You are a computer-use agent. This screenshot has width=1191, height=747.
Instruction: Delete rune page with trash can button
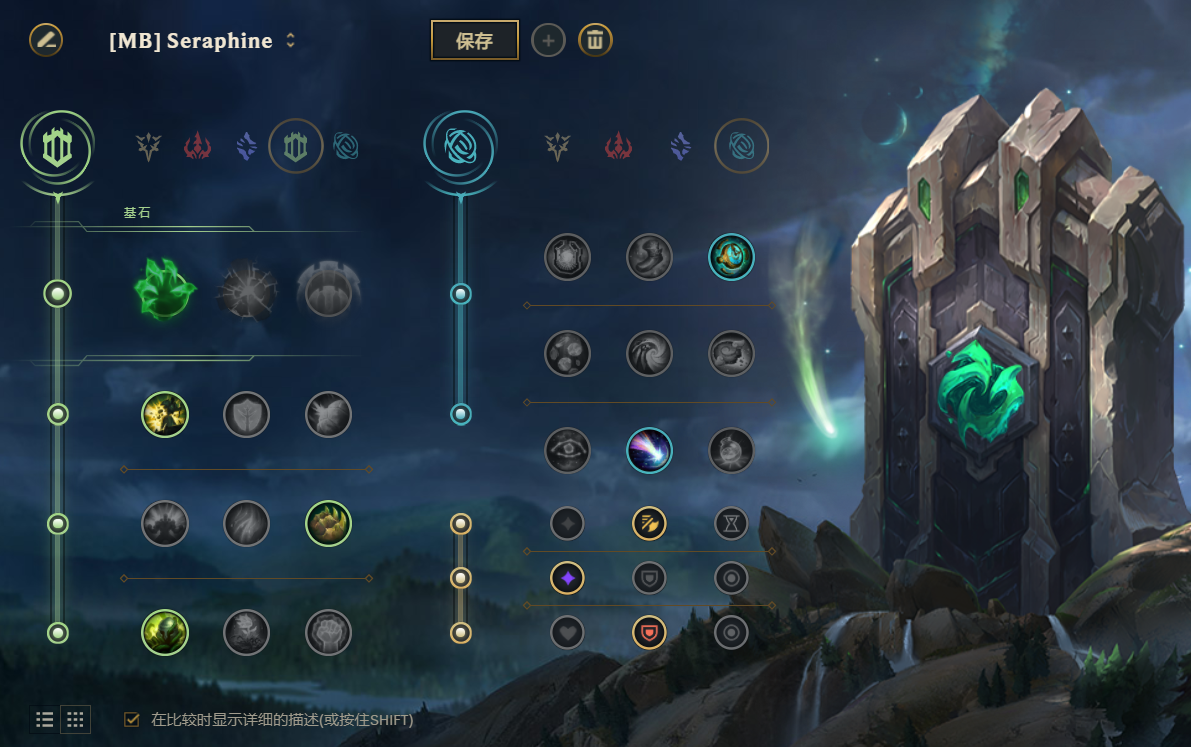point(595,41)
